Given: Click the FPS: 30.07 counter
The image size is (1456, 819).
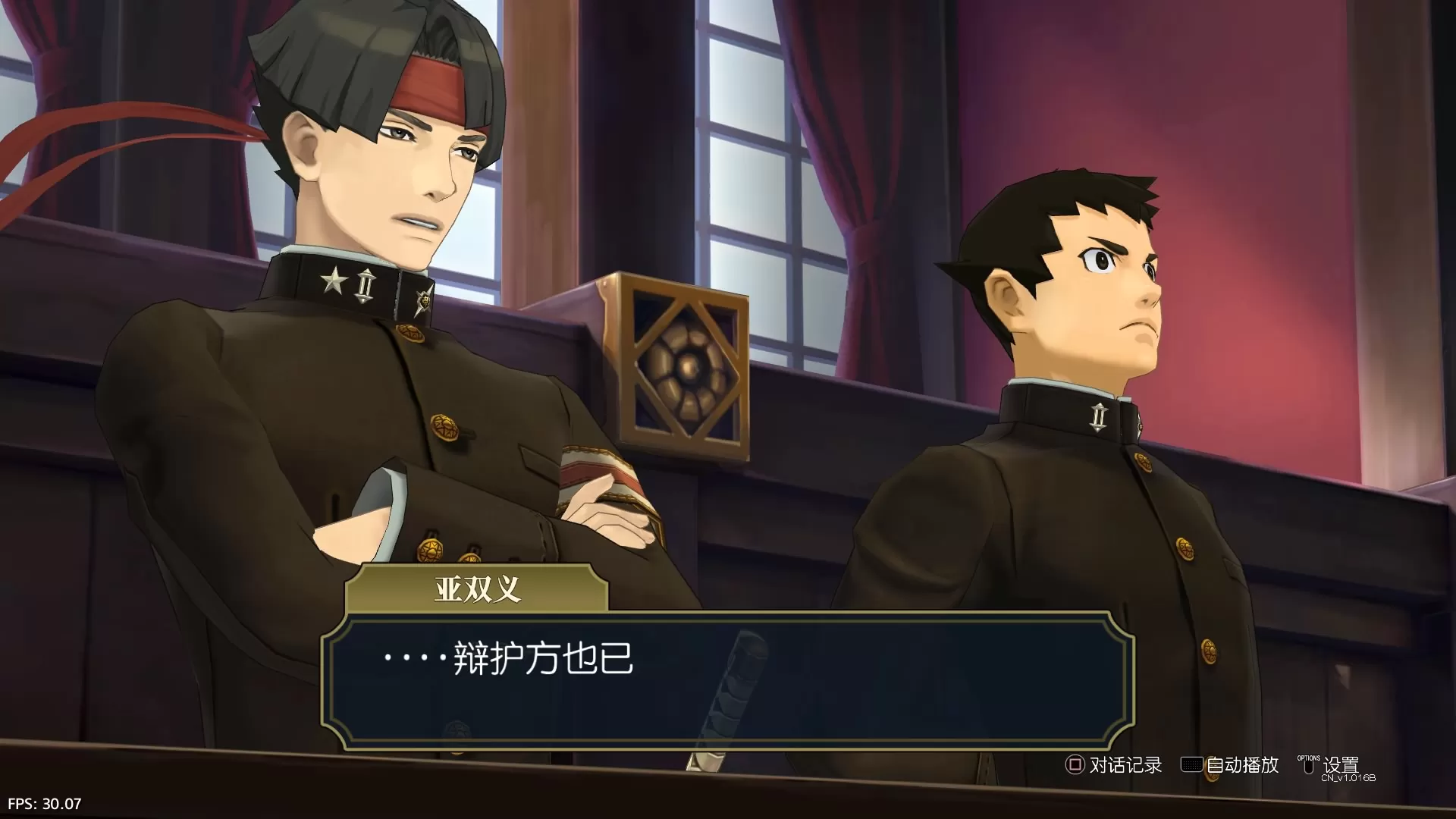Looking at the screenshot, I should pyautogui.click(x=43, y=802).
